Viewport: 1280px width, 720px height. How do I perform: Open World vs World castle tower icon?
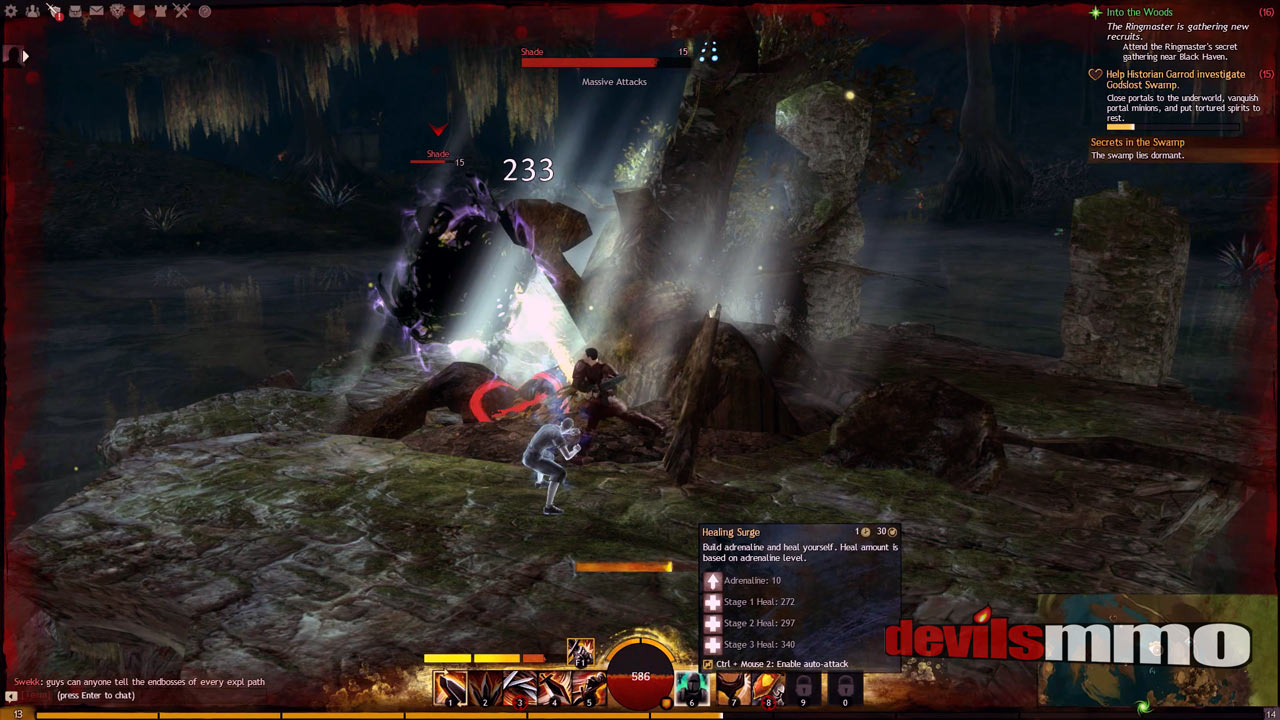click(160, 11)
